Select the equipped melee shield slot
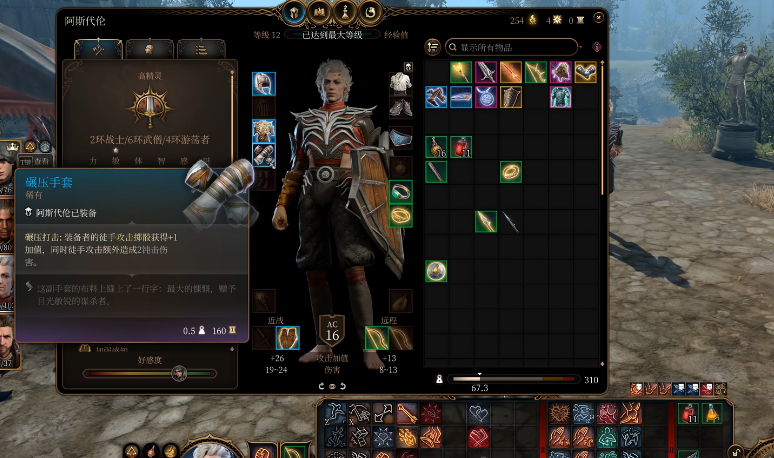Viewport: 774px width, 458px height. point(287,338)
